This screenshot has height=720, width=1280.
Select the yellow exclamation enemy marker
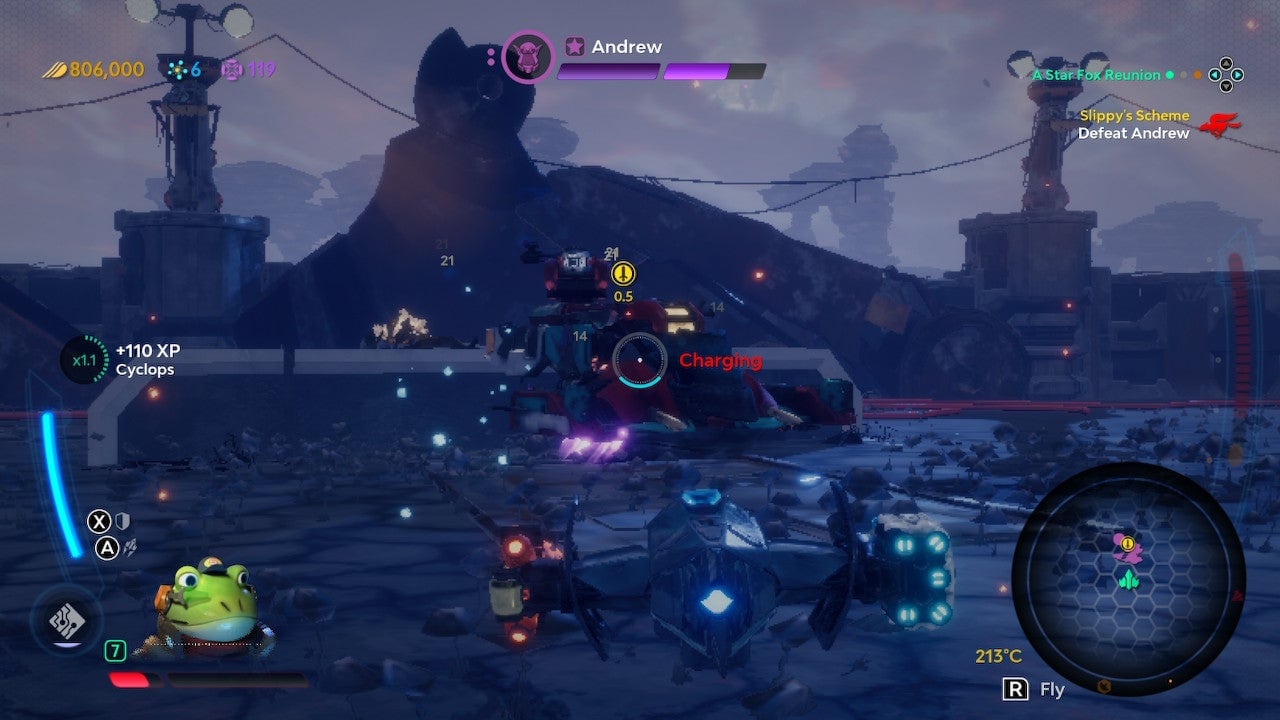623,272
